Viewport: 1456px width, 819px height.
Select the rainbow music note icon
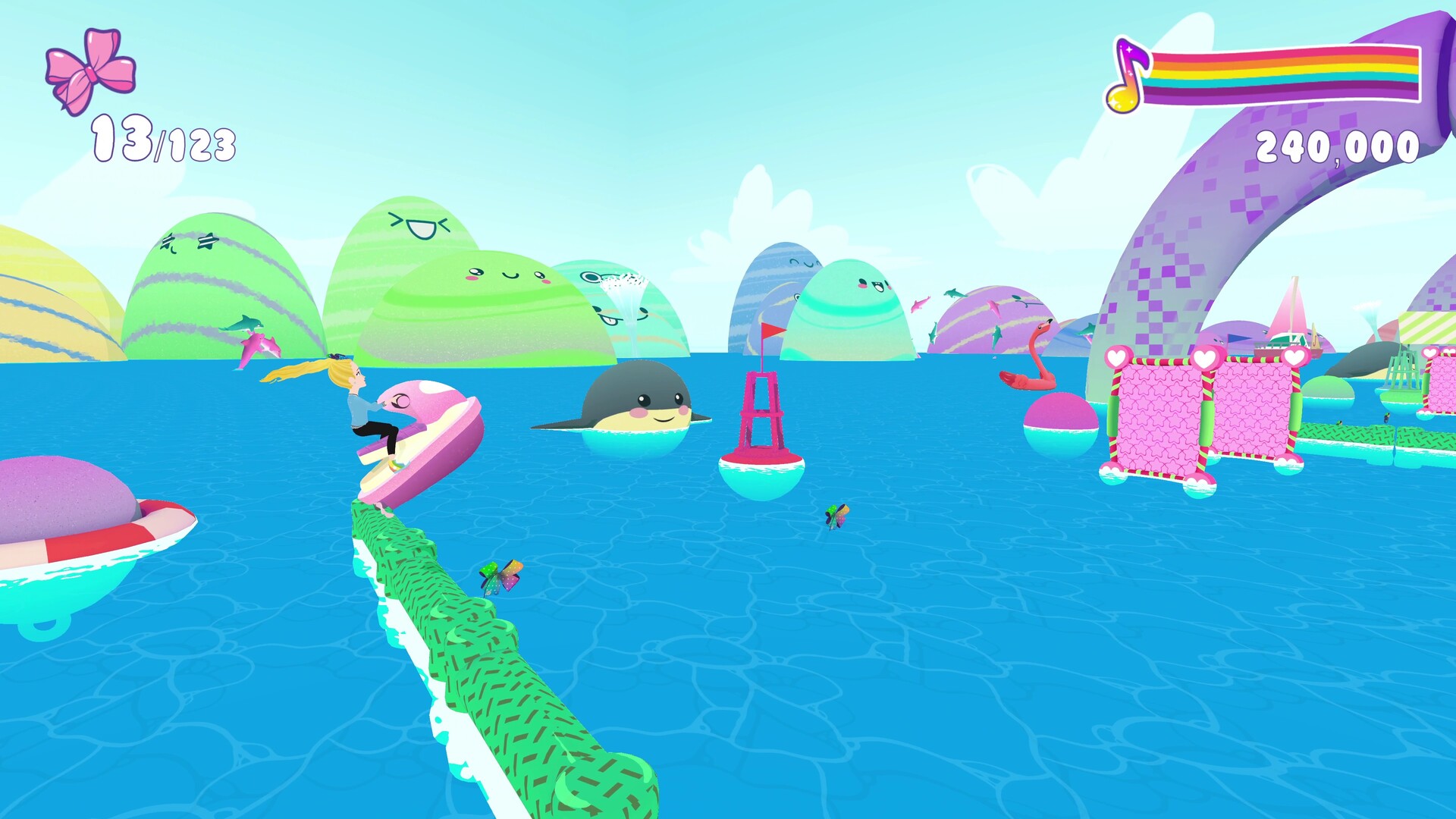pos(1128,74)
